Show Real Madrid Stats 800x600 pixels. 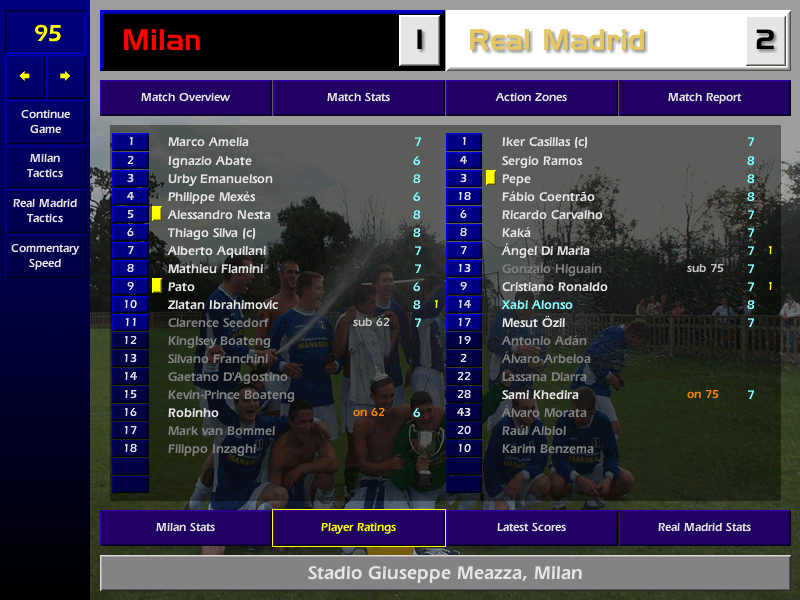[704, 527]
